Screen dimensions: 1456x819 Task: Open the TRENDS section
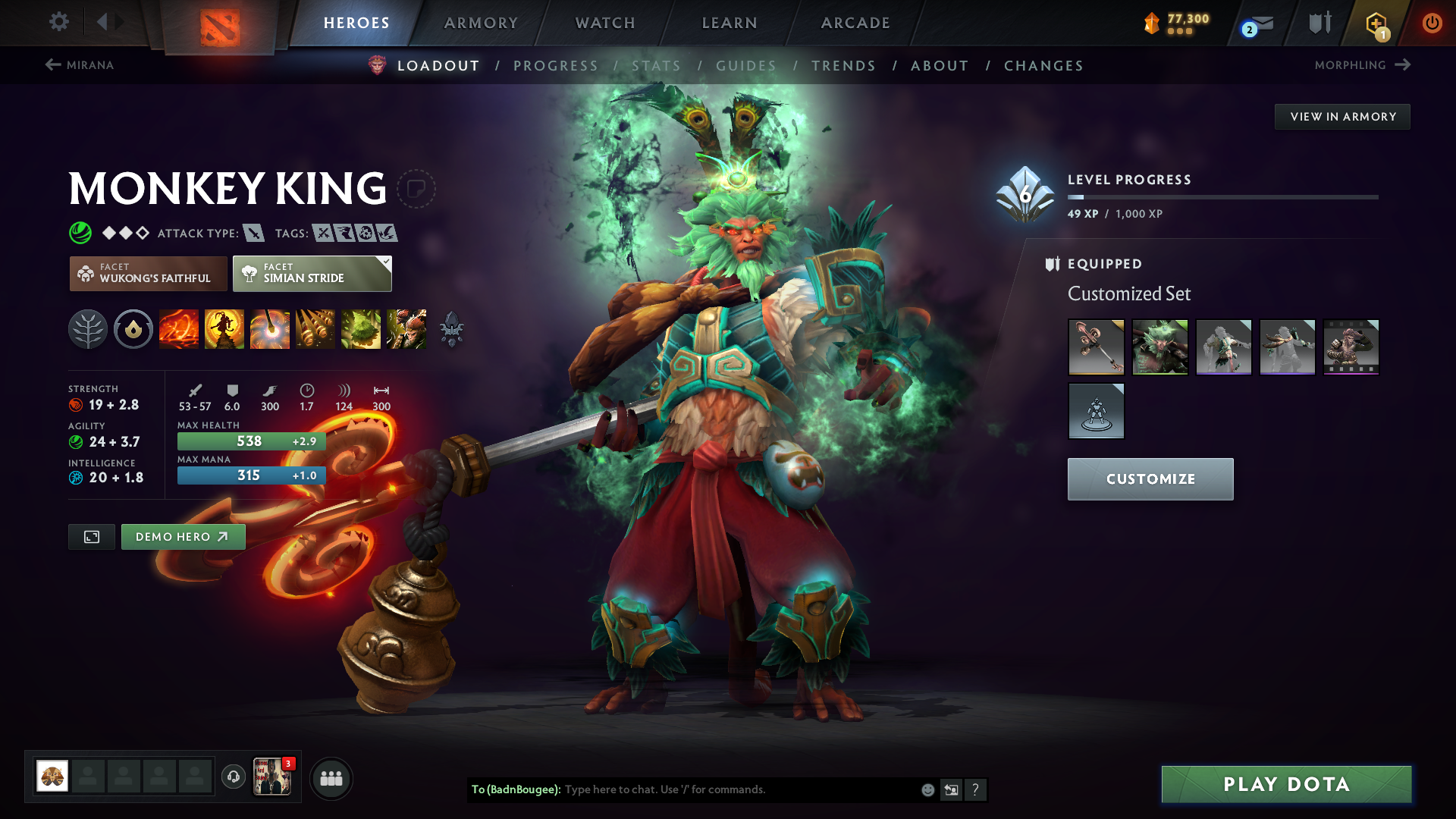[843, 65]
